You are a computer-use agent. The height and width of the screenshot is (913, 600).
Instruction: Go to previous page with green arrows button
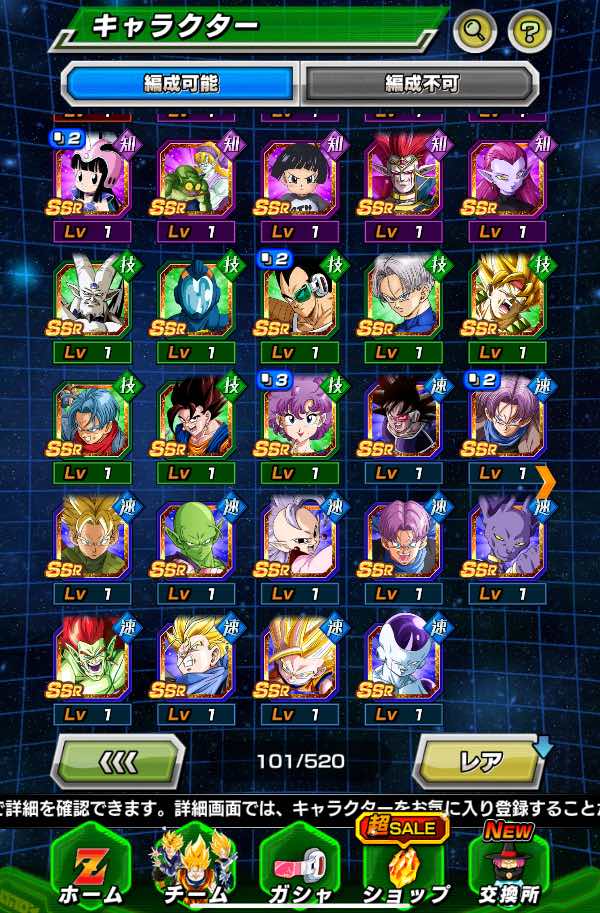tap(118, 761)
